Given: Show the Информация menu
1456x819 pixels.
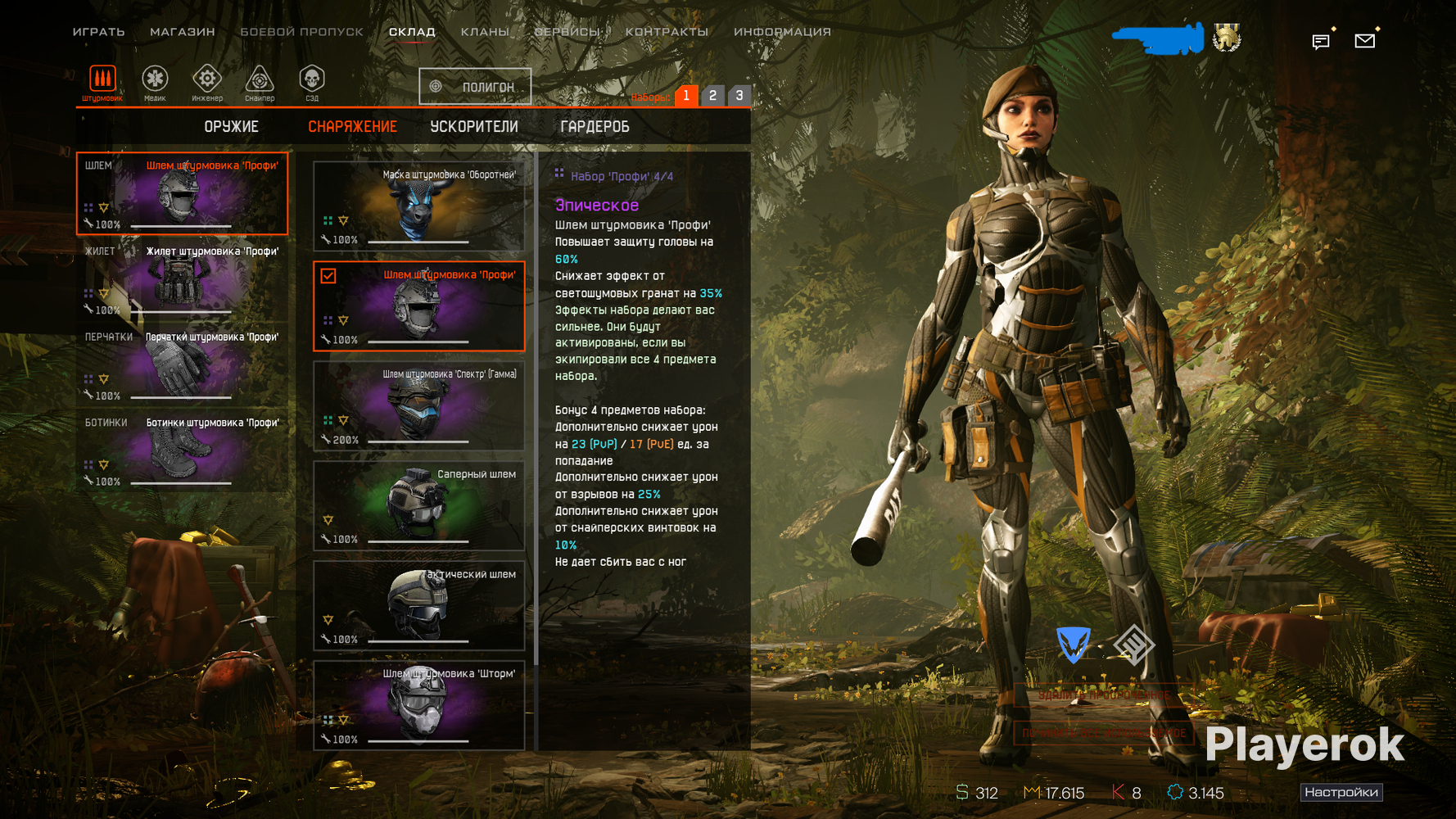Looking at the screenshot, I should coord(782,32).
